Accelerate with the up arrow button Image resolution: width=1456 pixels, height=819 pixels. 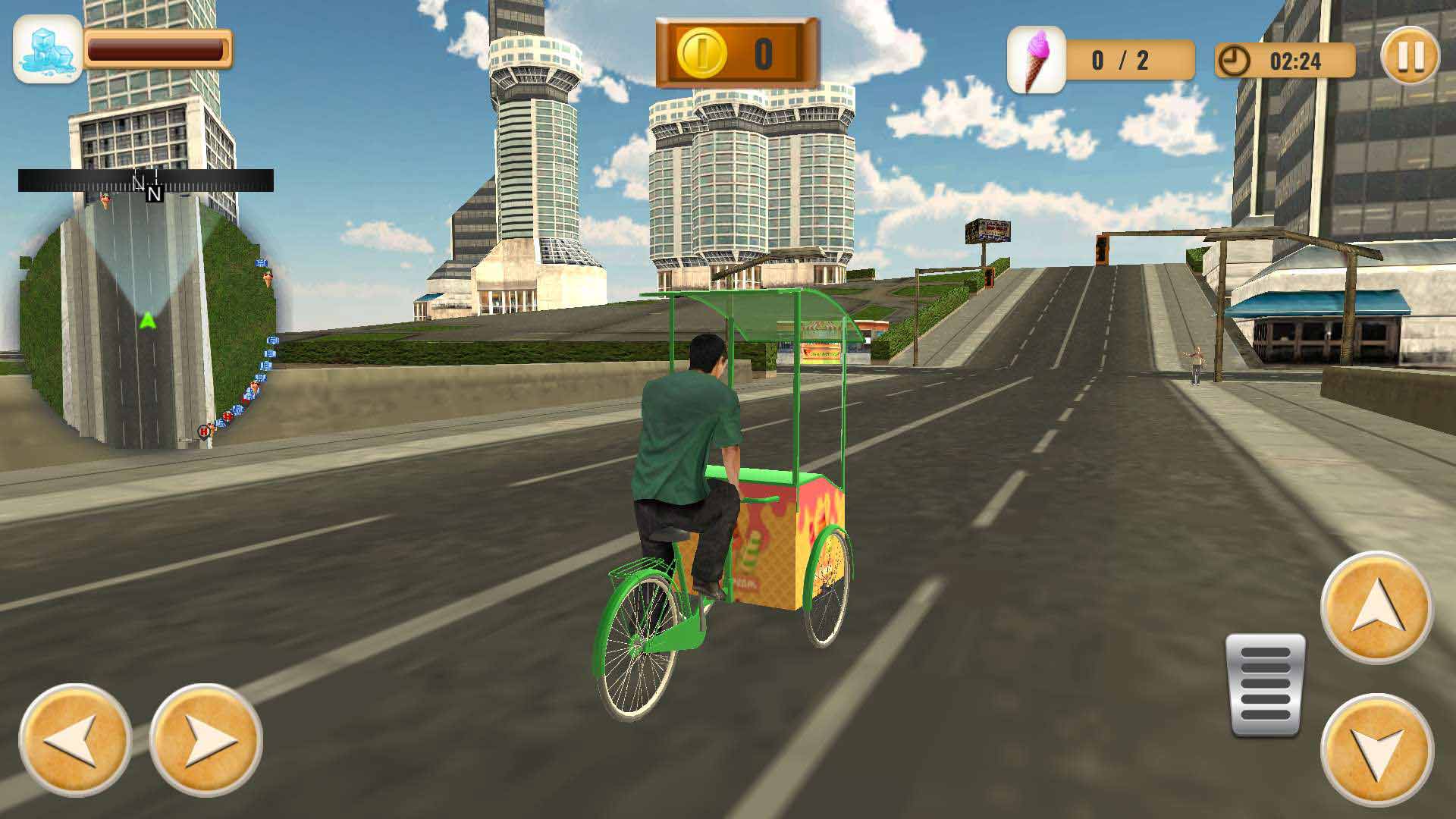pyautogui.click(x=1376, y=607)
